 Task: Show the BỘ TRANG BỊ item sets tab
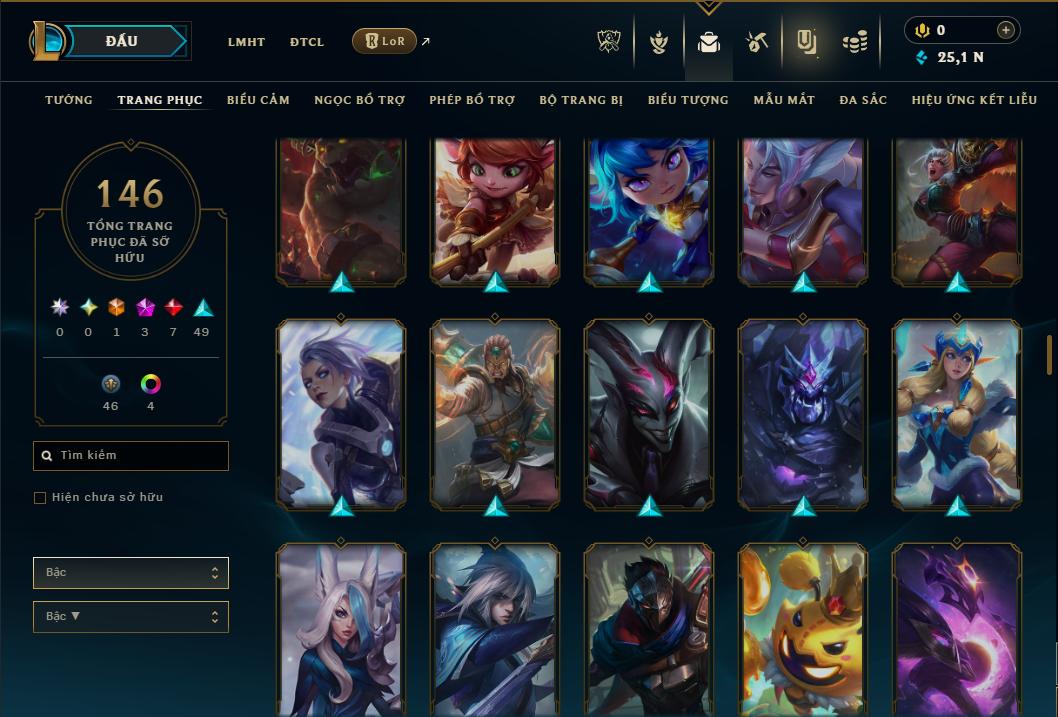coord(581,100)
